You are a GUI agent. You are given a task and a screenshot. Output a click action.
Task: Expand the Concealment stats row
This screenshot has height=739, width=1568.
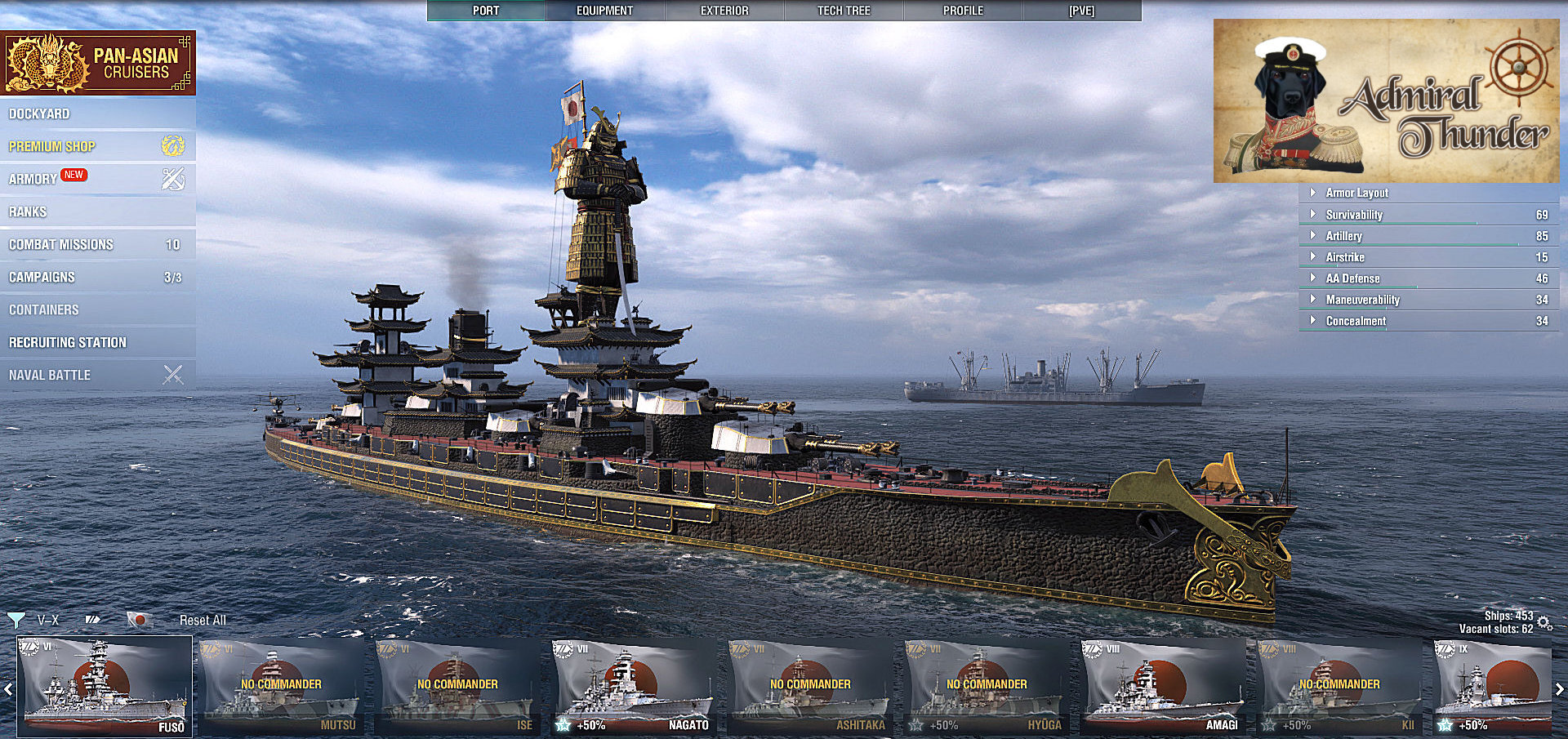(1356, 321)
